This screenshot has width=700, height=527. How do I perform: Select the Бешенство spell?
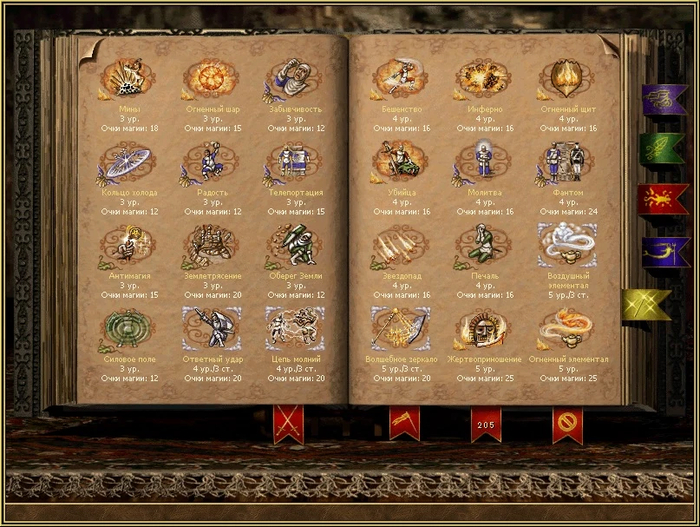(399, 77)
